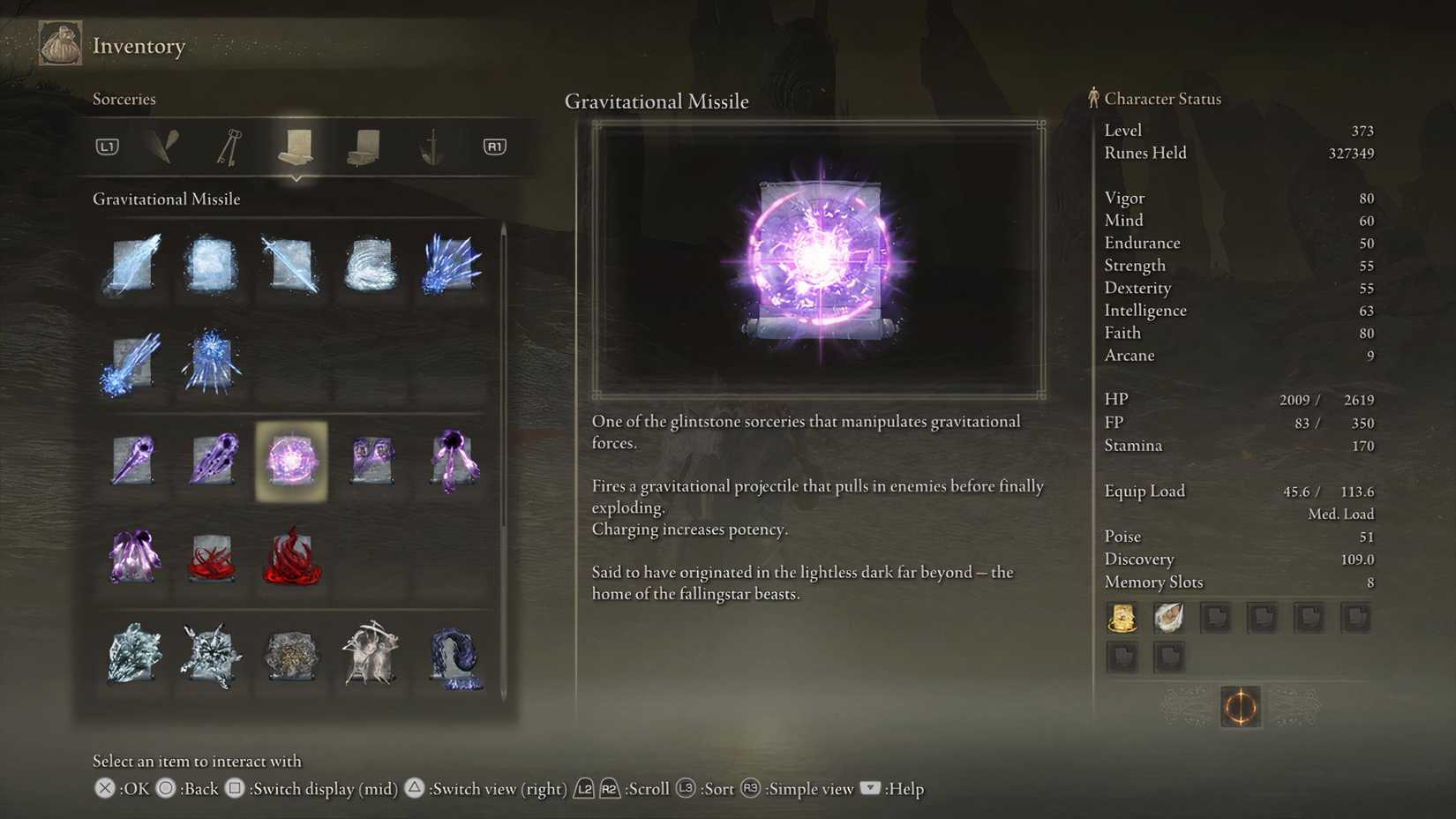Click the gold spell in first memory slot

[1122, 618]
